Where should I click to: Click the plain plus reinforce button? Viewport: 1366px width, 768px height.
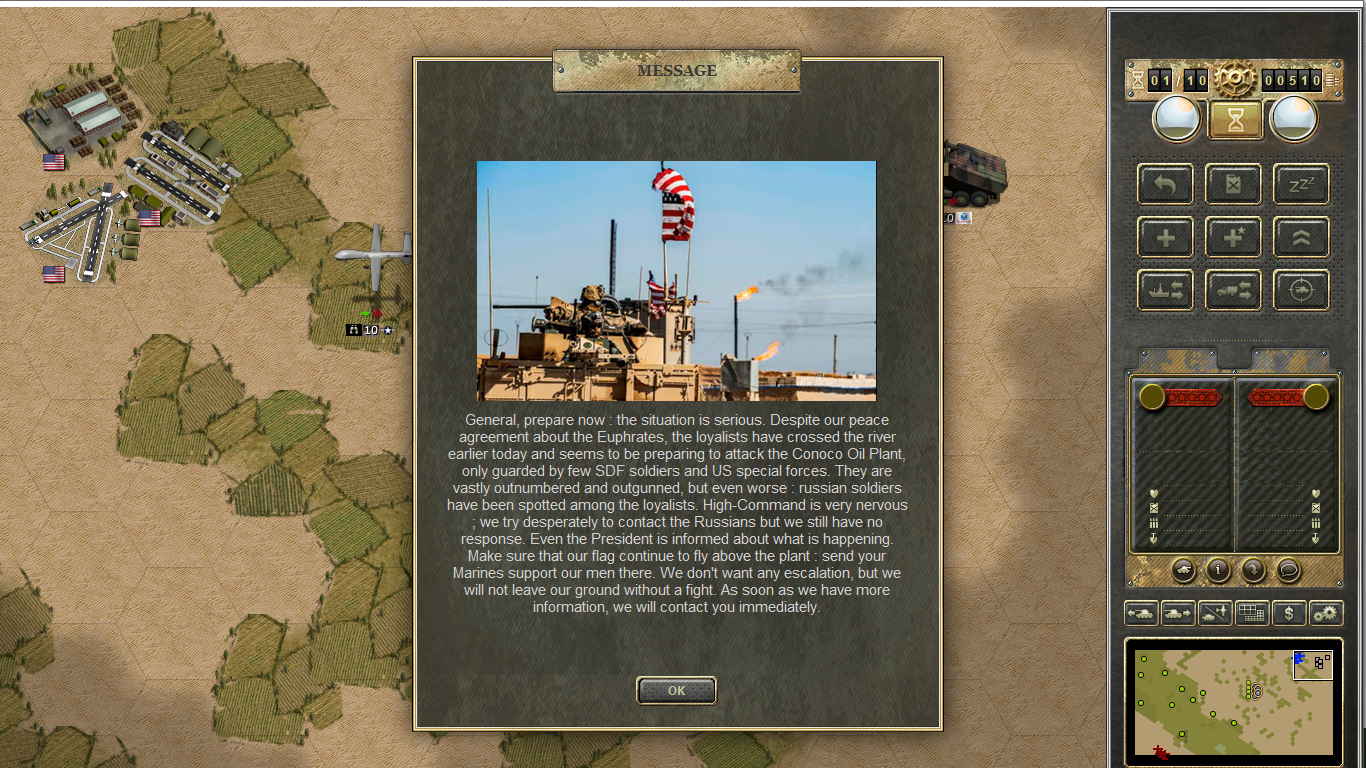coord(1165,237)
